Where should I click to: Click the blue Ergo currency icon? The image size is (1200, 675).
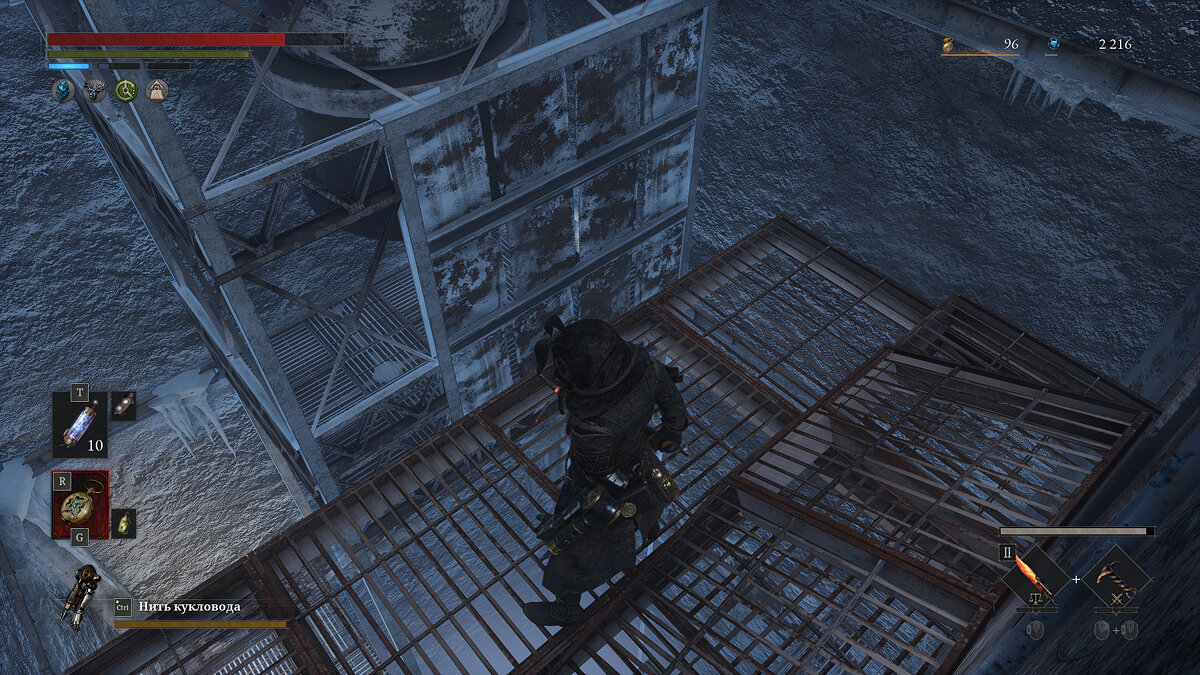[1053, 44]
